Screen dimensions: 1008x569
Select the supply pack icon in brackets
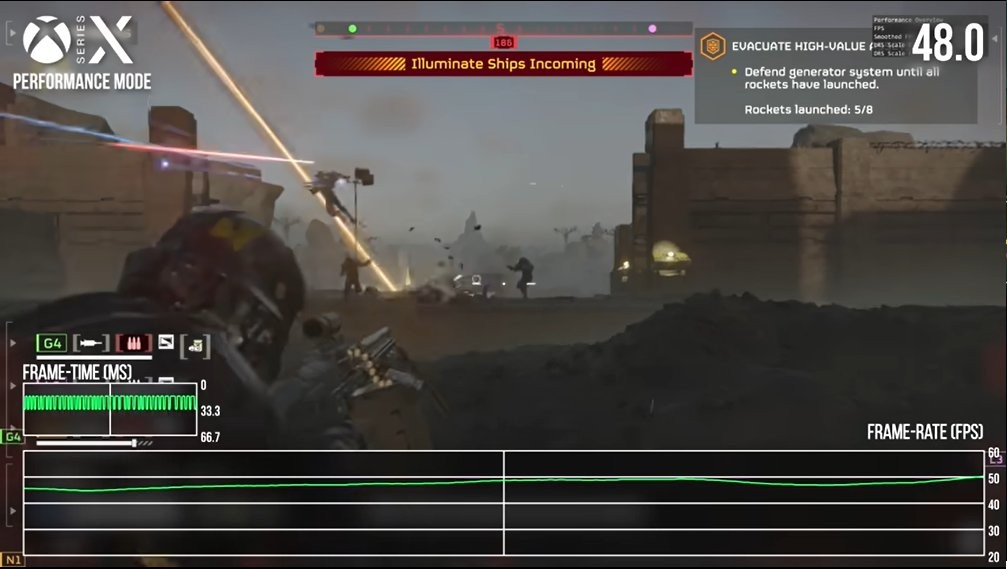pyautogui.click(x=195, y=345)
